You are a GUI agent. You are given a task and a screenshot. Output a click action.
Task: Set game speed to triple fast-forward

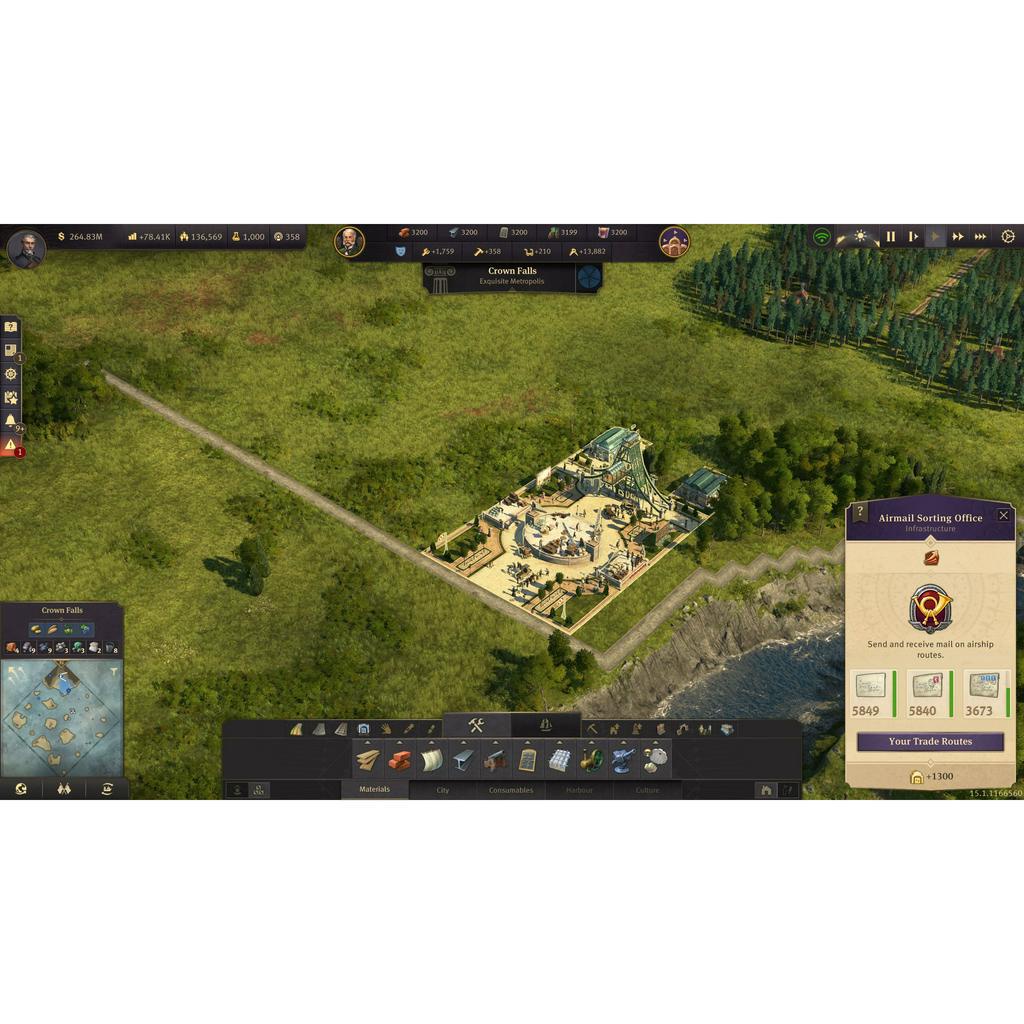pos(980,237)
